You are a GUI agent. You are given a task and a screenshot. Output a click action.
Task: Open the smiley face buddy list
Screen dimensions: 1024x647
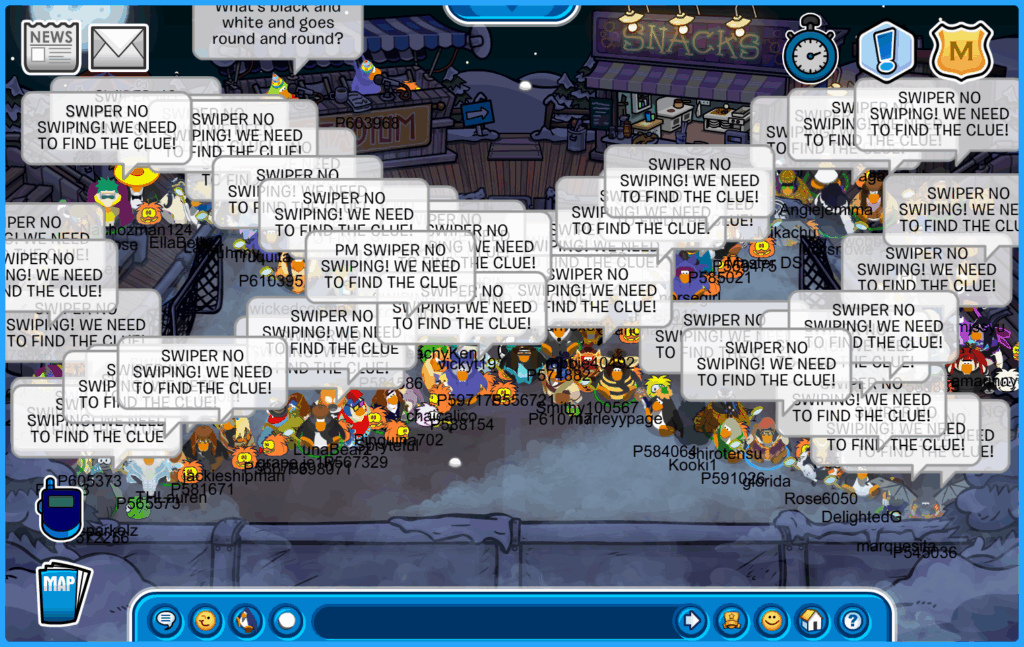point(772,621)
